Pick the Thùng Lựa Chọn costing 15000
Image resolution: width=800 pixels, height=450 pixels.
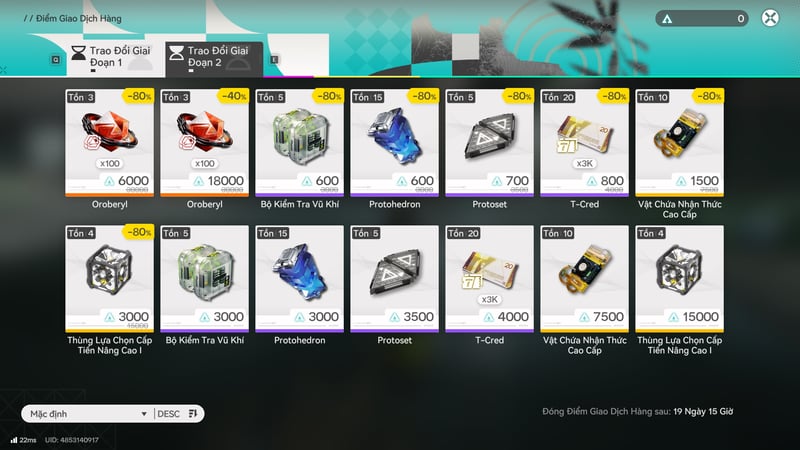click(x=679, y=277)
